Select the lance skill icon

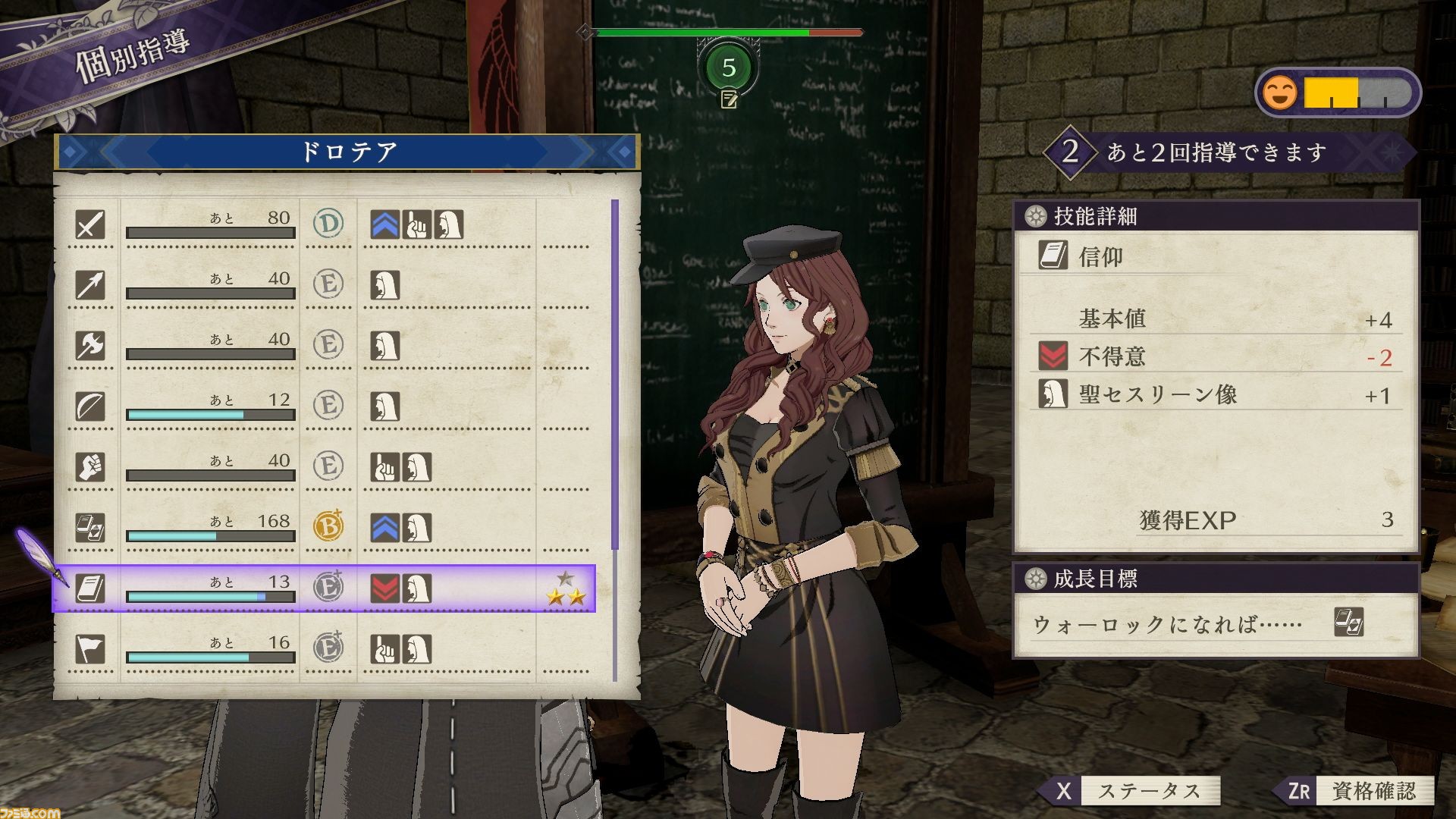tap(91, 286)
